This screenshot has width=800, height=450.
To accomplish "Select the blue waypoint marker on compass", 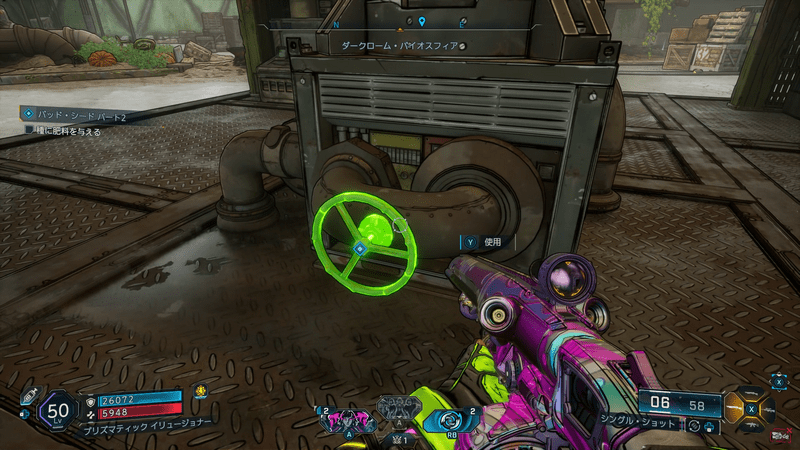I will click(x=422, y=22).
